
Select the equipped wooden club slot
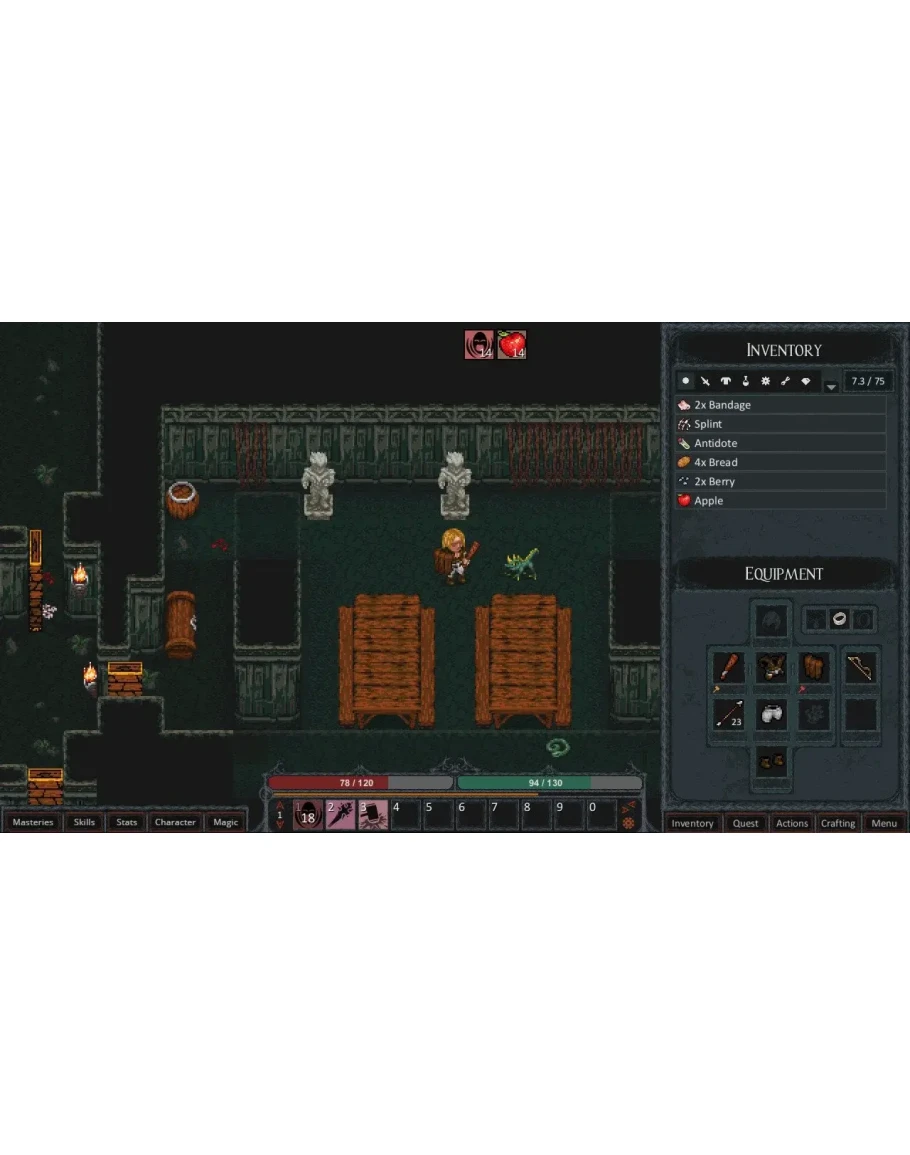coord(729,668)
